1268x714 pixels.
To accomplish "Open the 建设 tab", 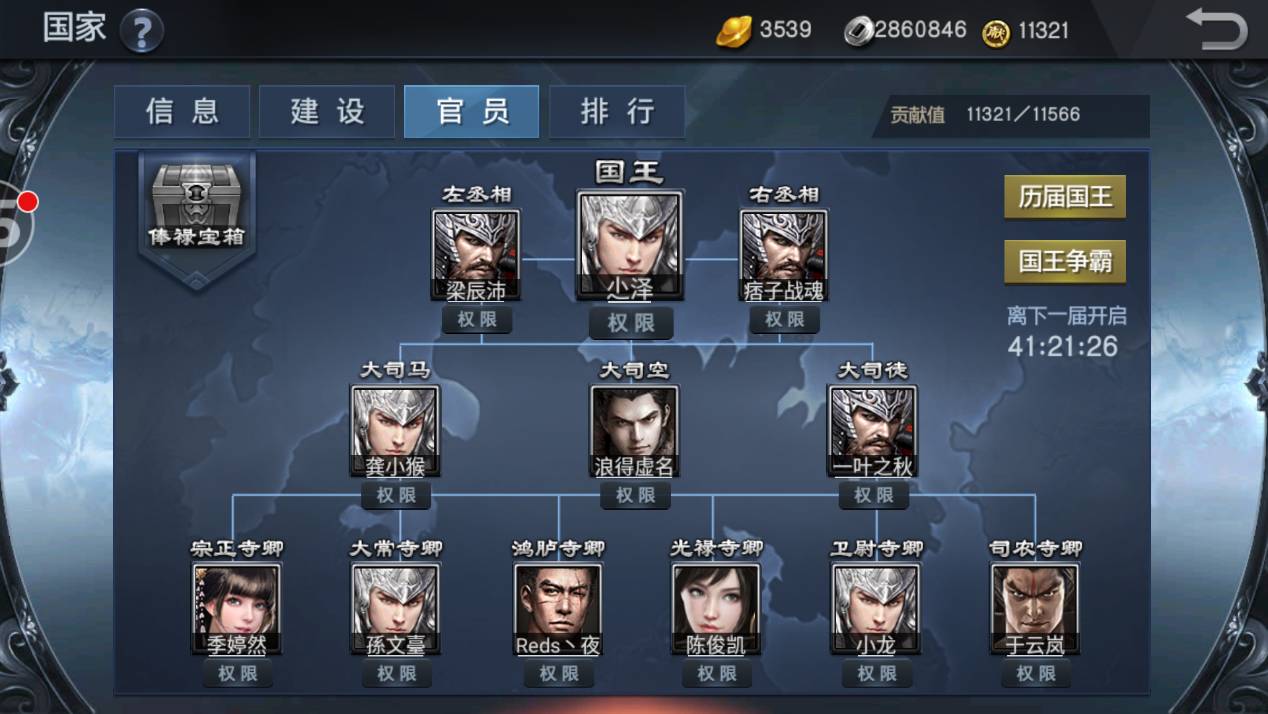I will coord(327,111).
